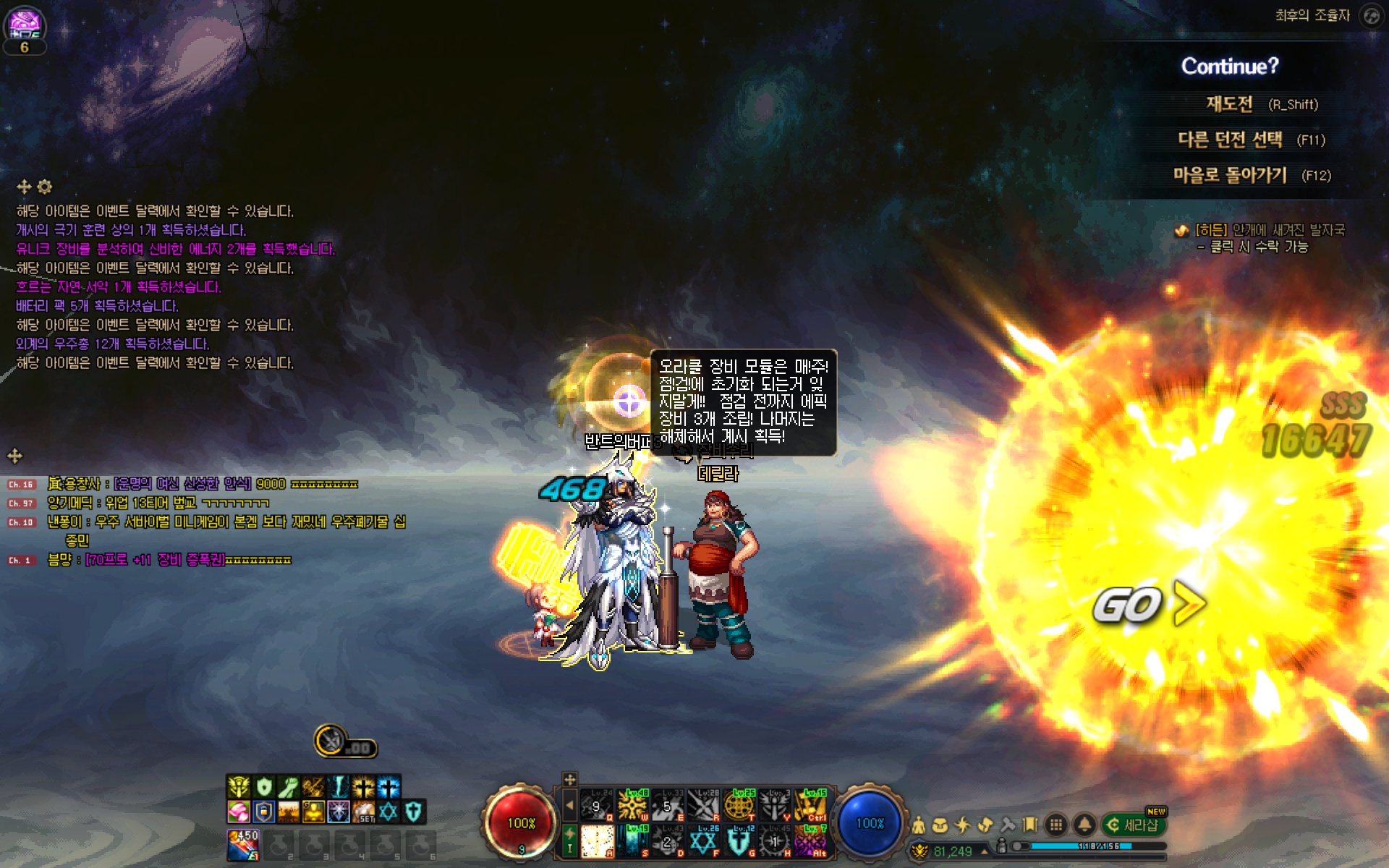Use the consumable in quick slot 1

click(243, 844)
